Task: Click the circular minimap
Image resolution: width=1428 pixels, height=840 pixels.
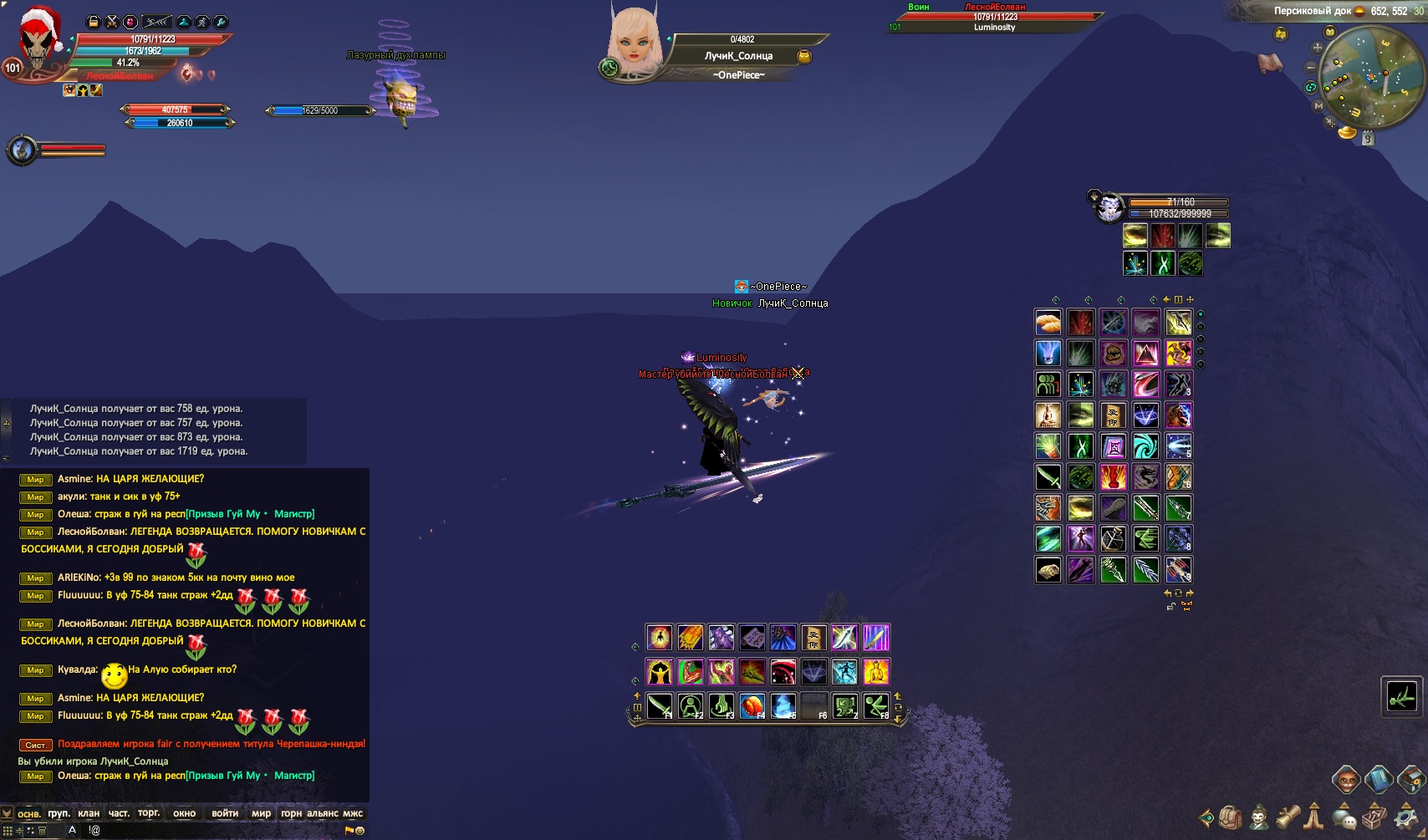Action: pos(1371,77)
